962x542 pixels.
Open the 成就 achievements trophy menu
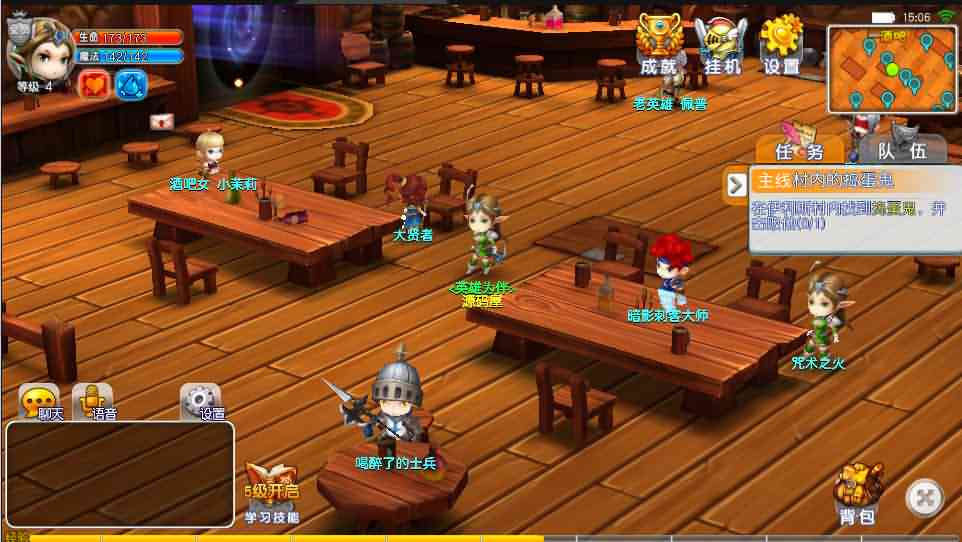tap(660, 46)
